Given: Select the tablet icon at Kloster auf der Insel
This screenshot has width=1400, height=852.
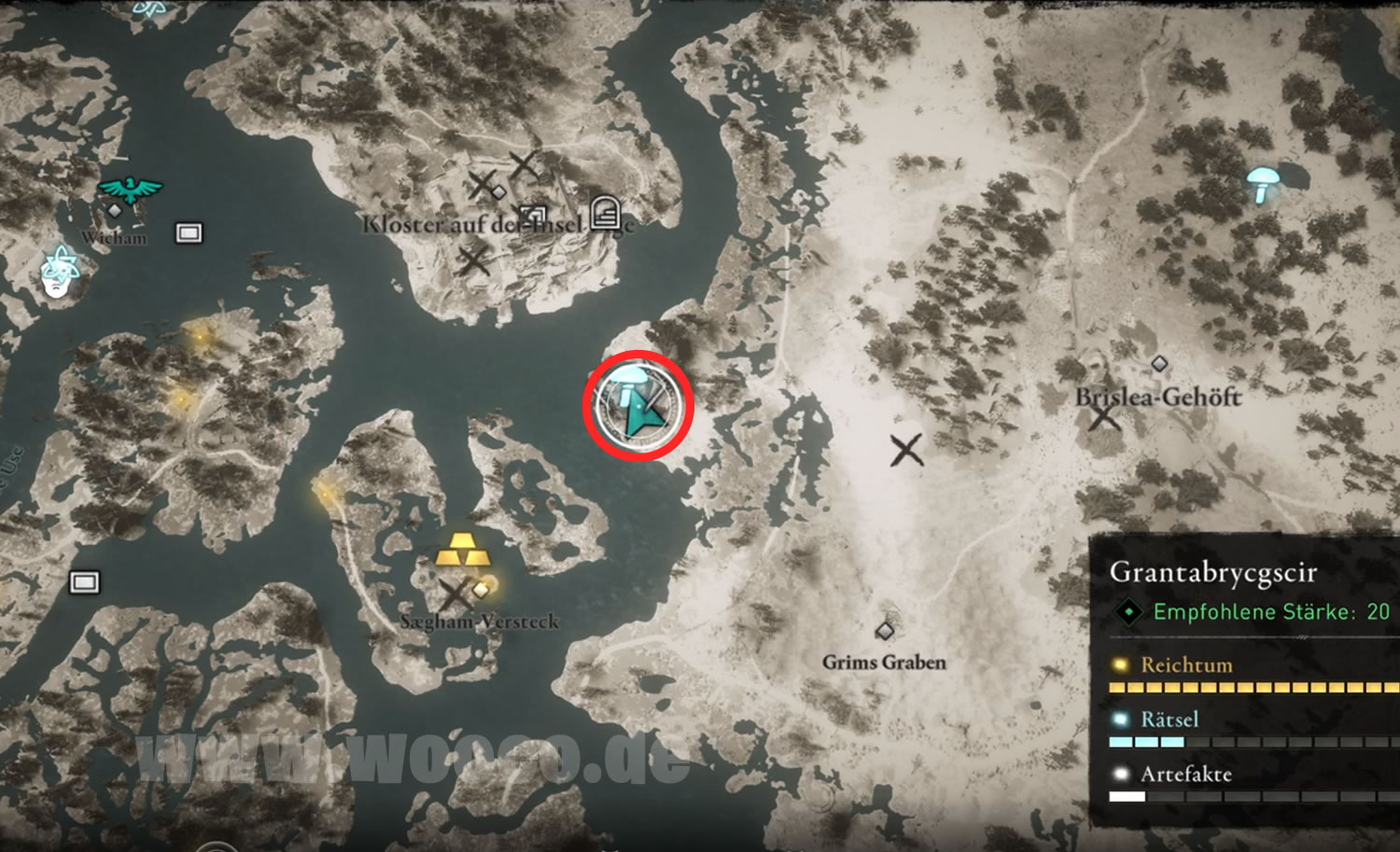Looking at the screenshot, I should [x=605, y=214].
